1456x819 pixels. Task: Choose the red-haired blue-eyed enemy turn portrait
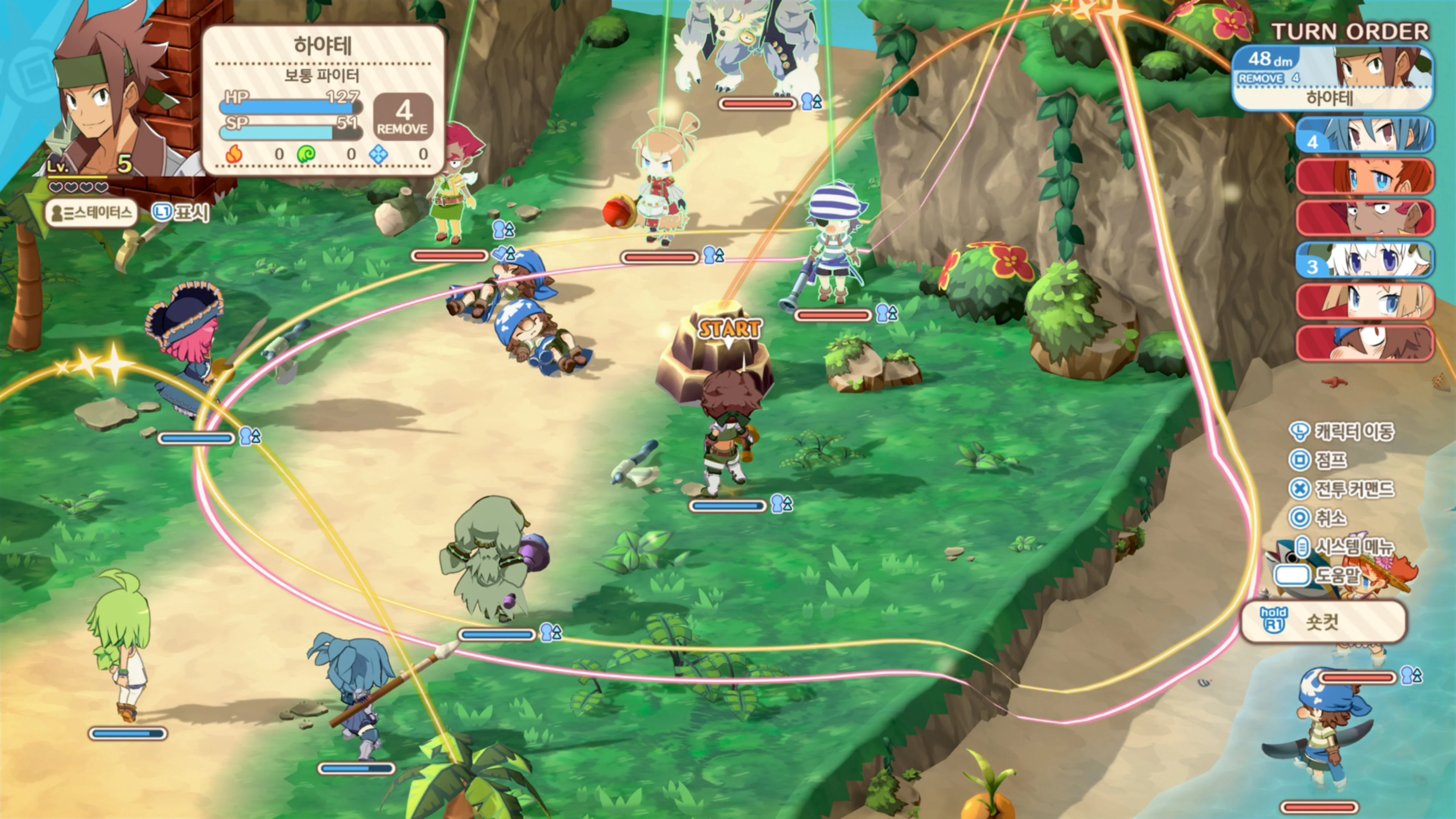pyautogui.click(x=1365, y=176)
